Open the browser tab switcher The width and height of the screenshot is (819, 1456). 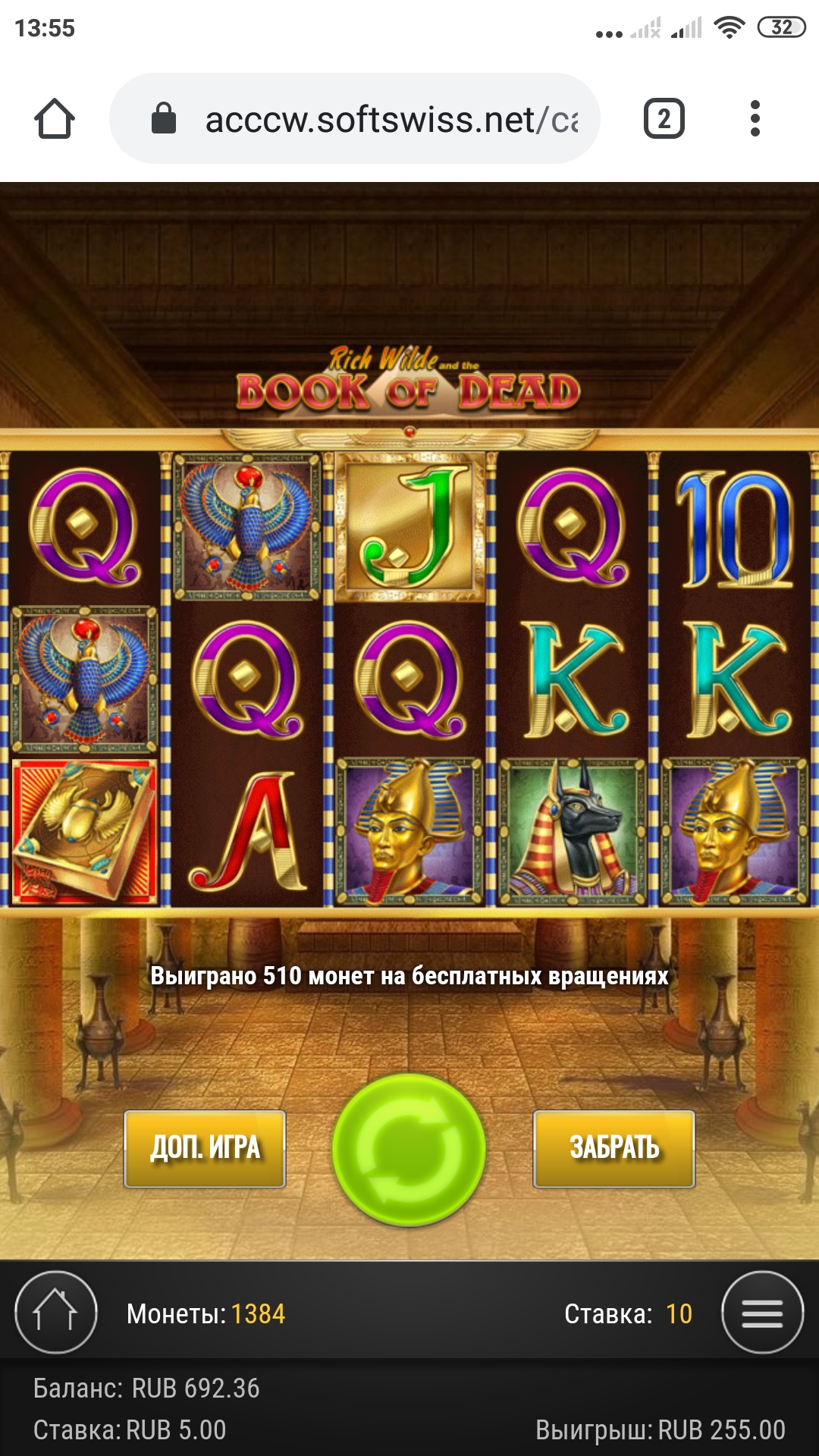(664, 119)
